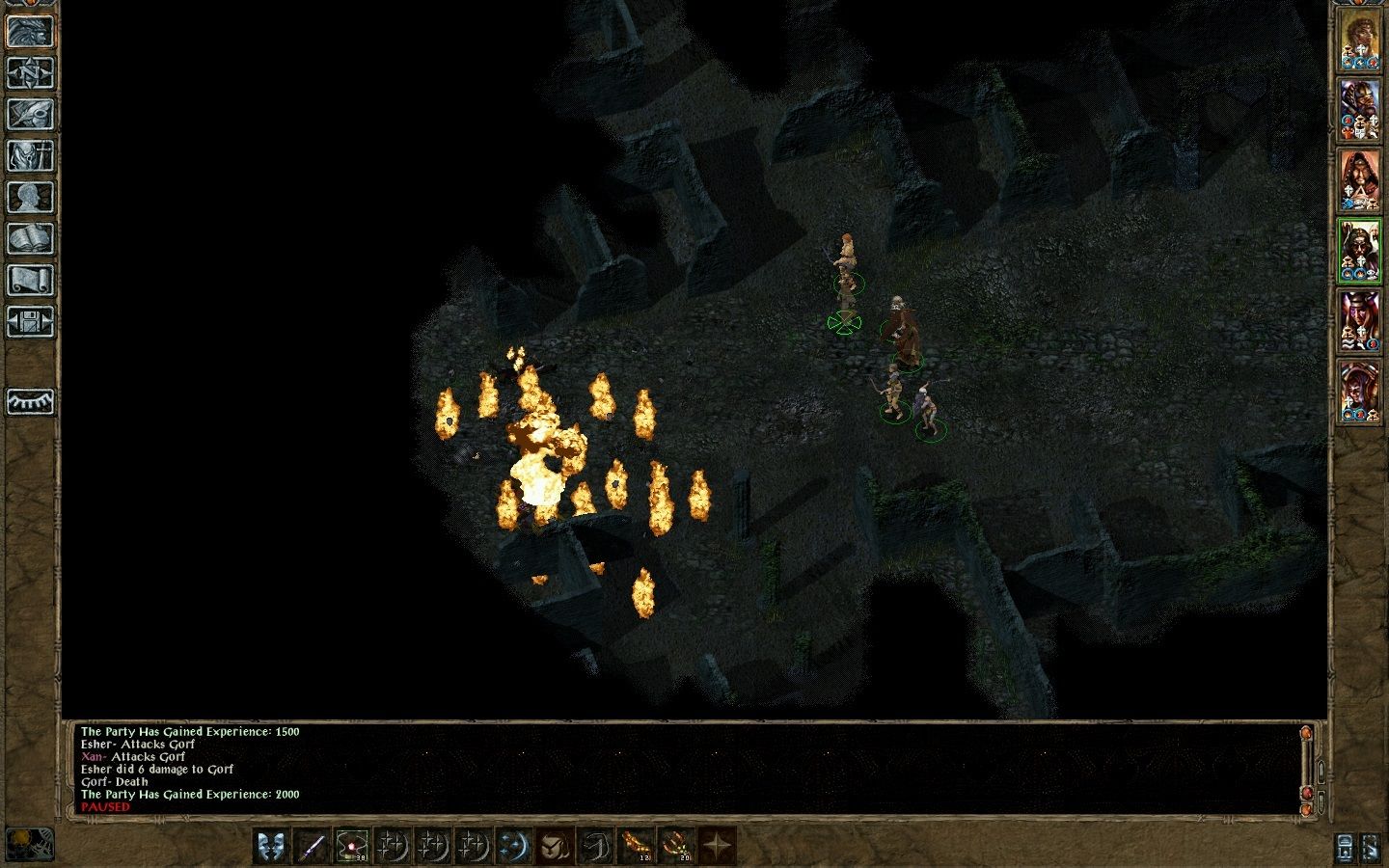Choose the twin masks dialogue button
Viewport: 1389px width, 868px height.
(271, 847)
